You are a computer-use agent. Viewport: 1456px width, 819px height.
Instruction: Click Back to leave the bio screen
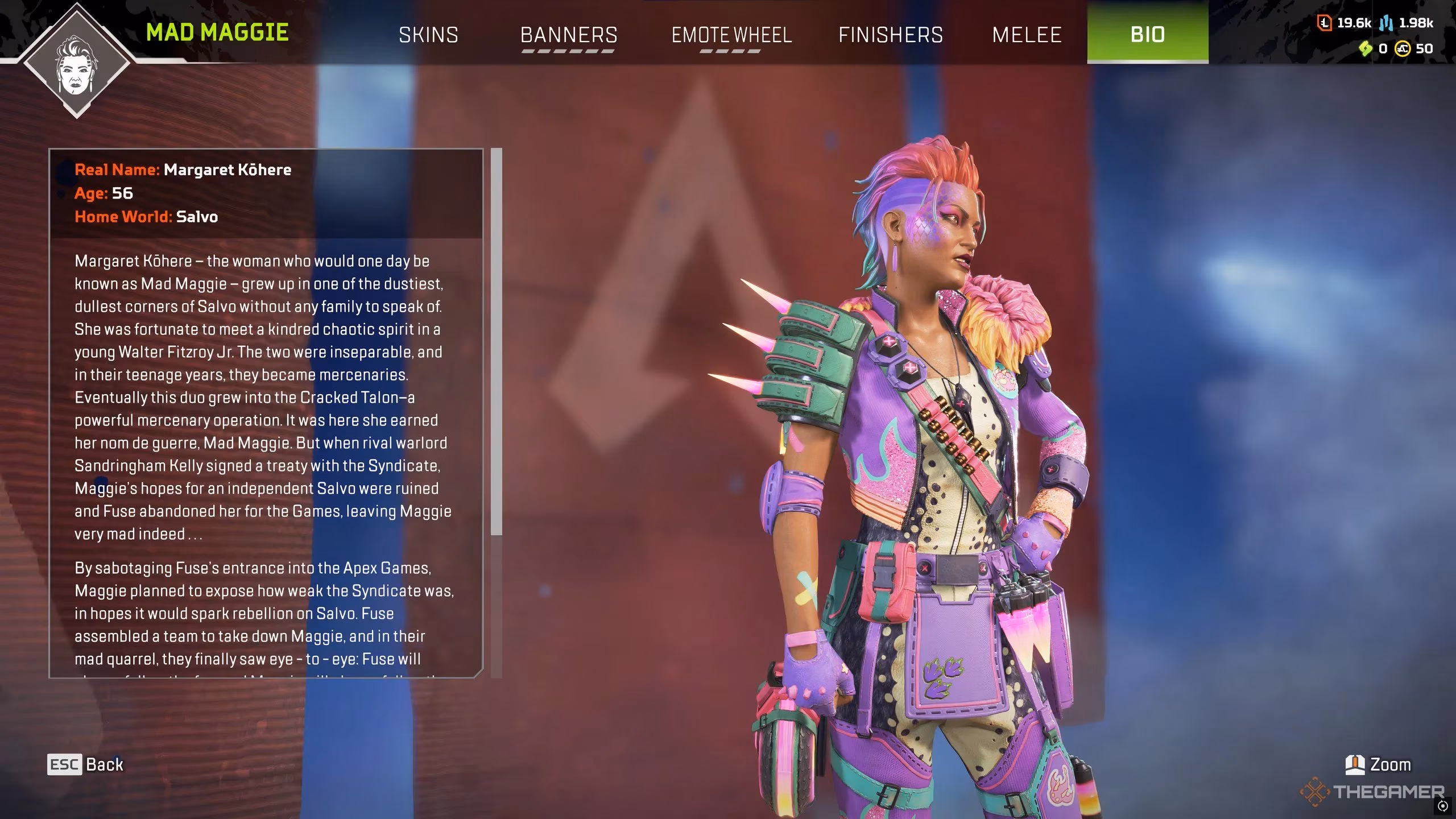point(104,764)
